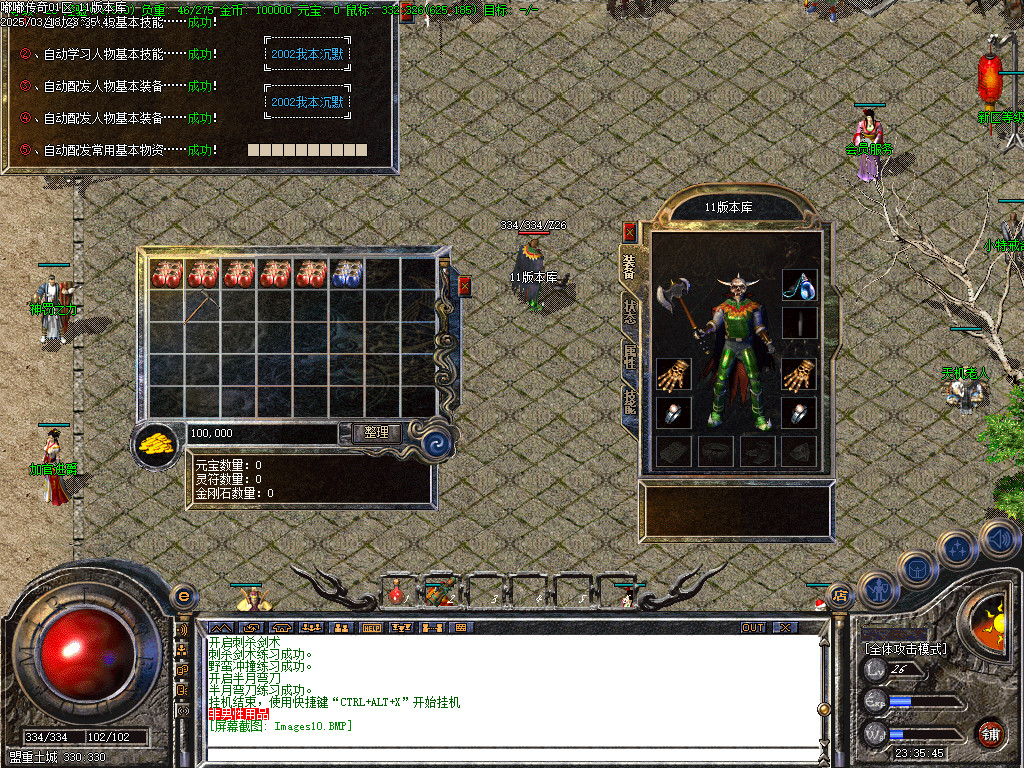Select the equipped blue gem necklace slot

click(x=799, y=285)
